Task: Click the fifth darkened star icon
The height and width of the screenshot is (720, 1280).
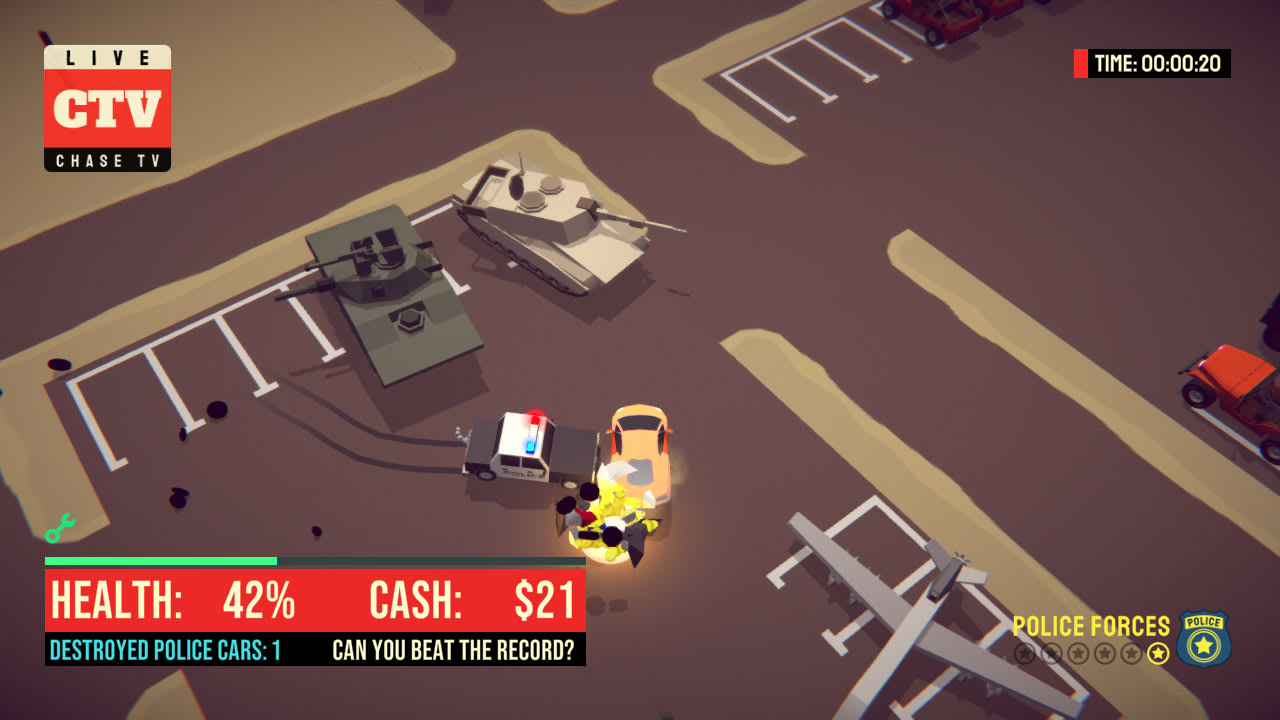Action: click(x=1130, y=653)
